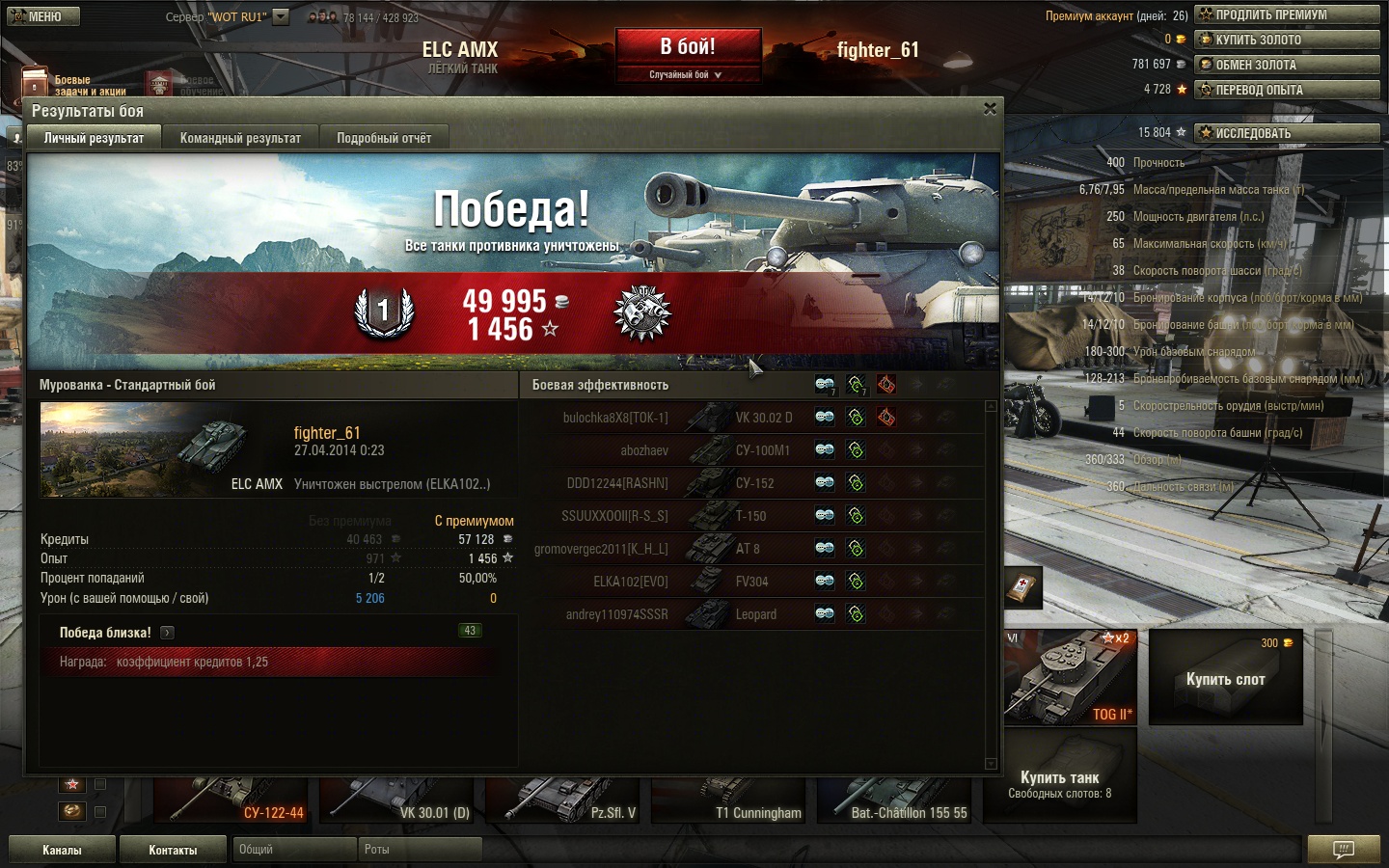This screenshot has width=1389, height=868.
Task: Select the Личный результат tab
Action: click(94, 138)
